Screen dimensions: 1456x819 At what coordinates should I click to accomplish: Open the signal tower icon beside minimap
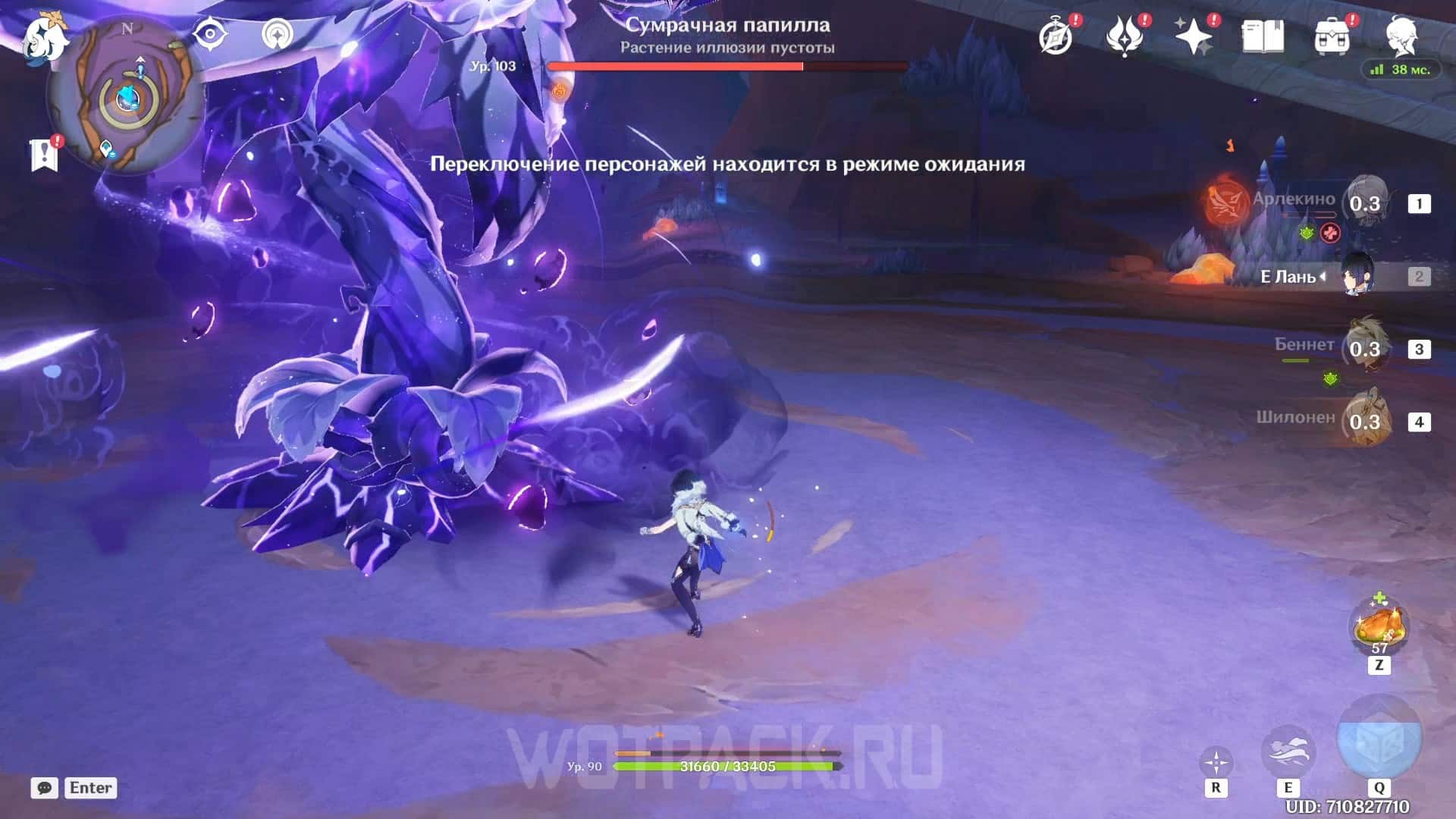click(x=278, y=35)
